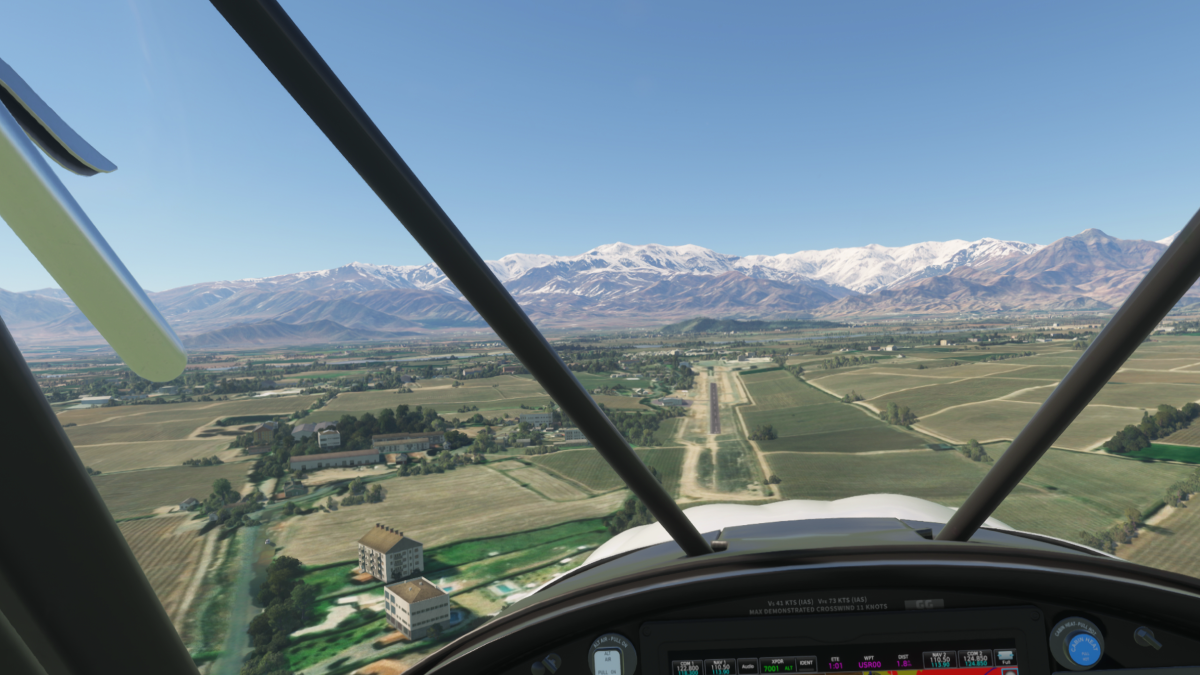This screenshot has width=1200, height=675.
Task: Tap the XPDR transponder code button
Action: (x=776, y=664)
